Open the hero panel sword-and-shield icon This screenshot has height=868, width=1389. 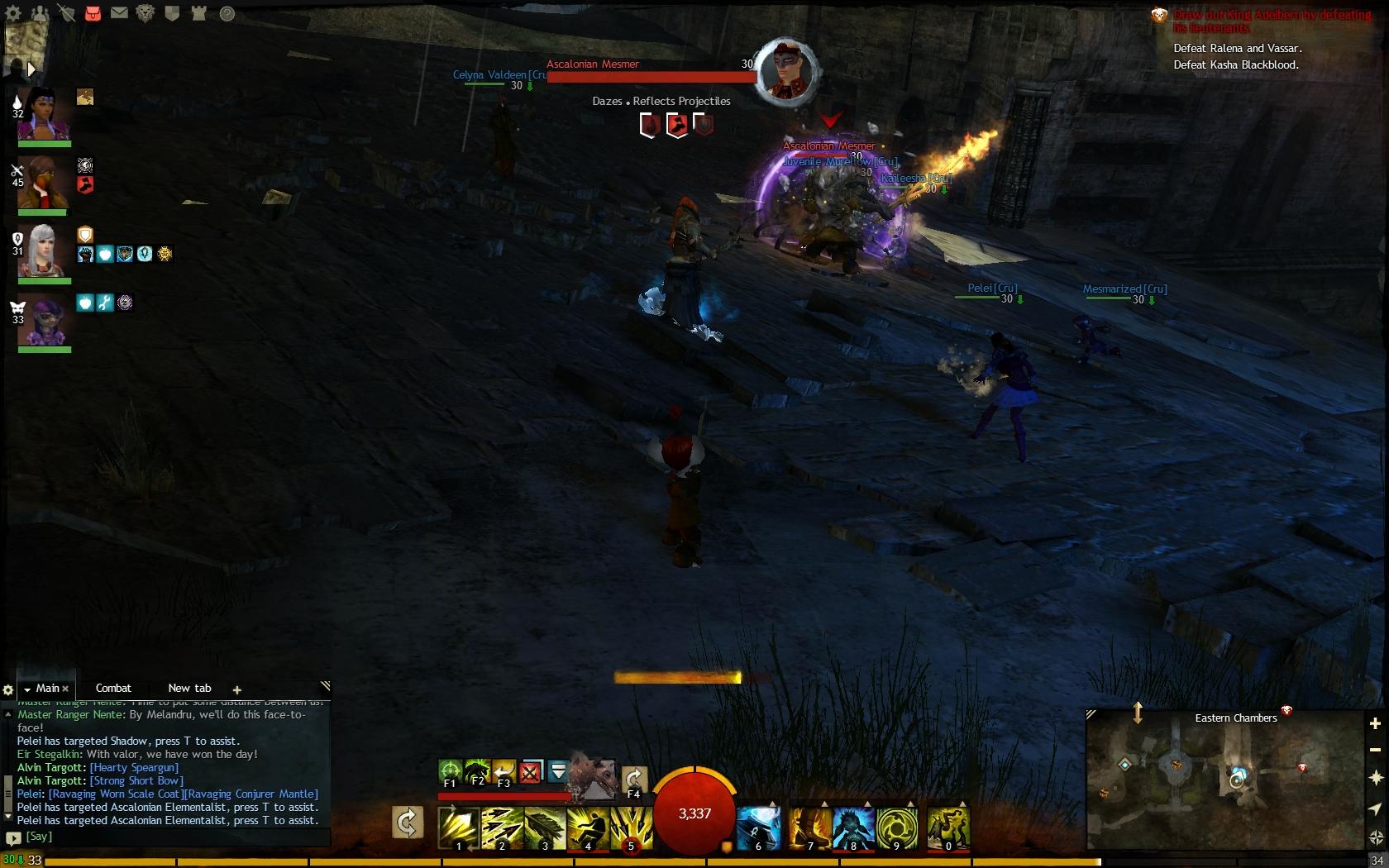[x=66, y=13]
